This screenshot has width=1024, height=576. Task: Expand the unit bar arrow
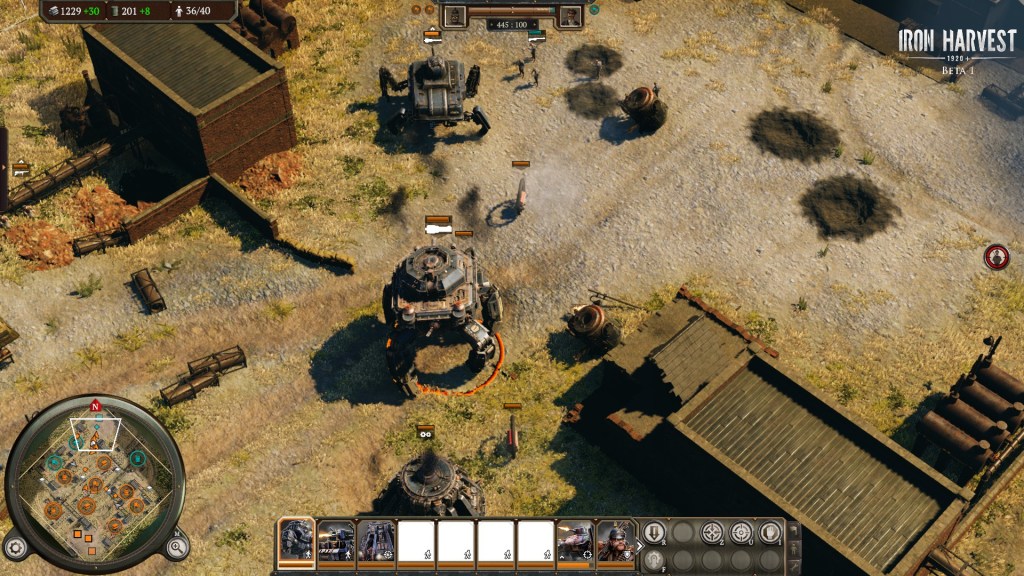(x=639, y=546)
